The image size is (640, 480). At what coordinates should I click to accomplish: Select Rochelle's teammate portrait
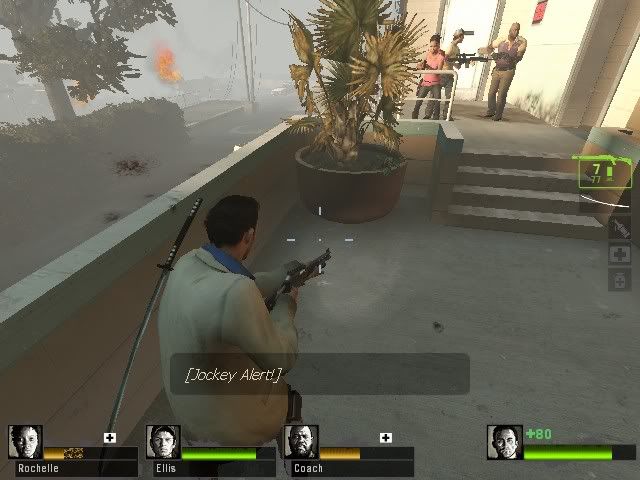click(25, 442)
